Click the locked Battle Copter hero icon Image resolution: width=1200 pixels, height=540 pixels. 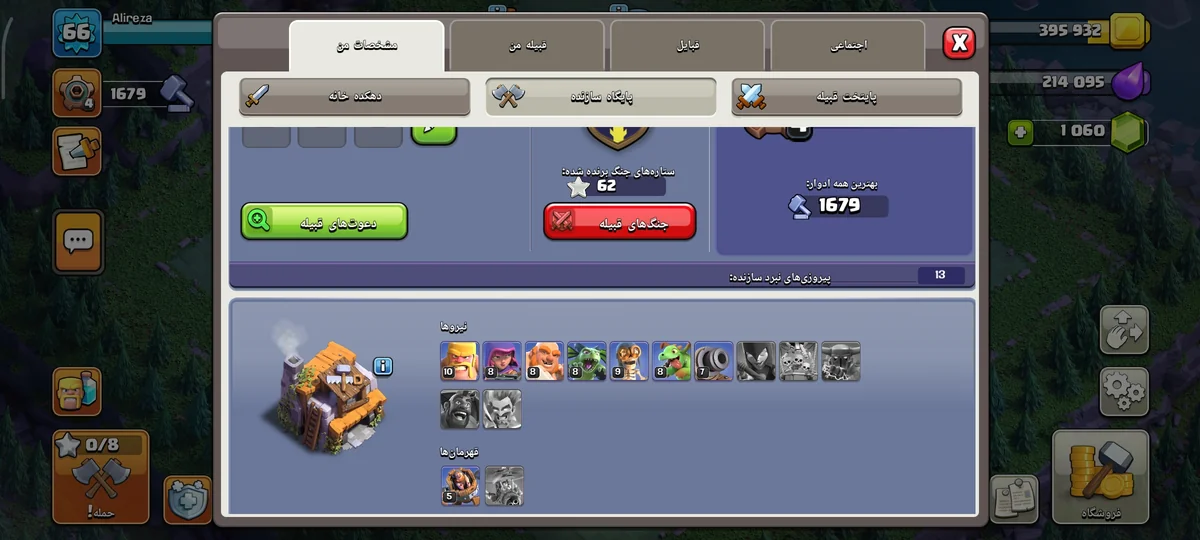point(503,485)
